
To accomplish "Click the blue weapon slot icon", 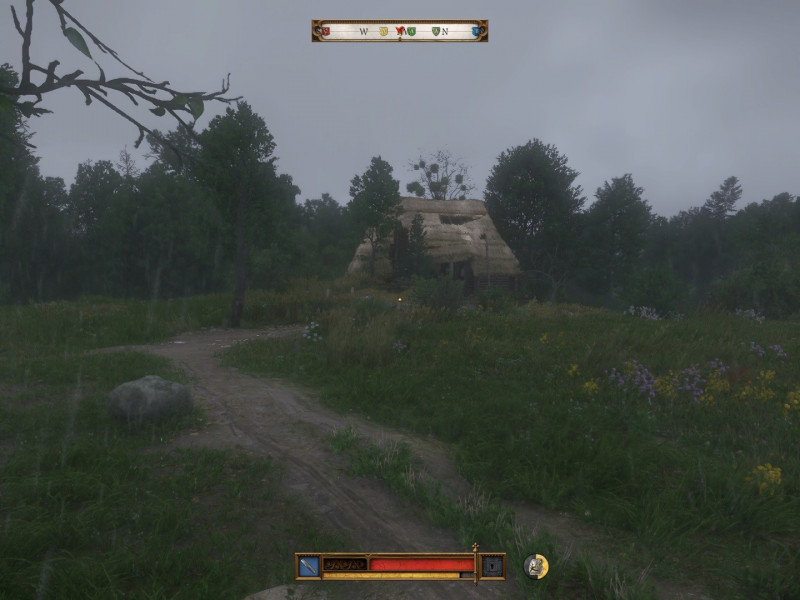I will (309, 566).
